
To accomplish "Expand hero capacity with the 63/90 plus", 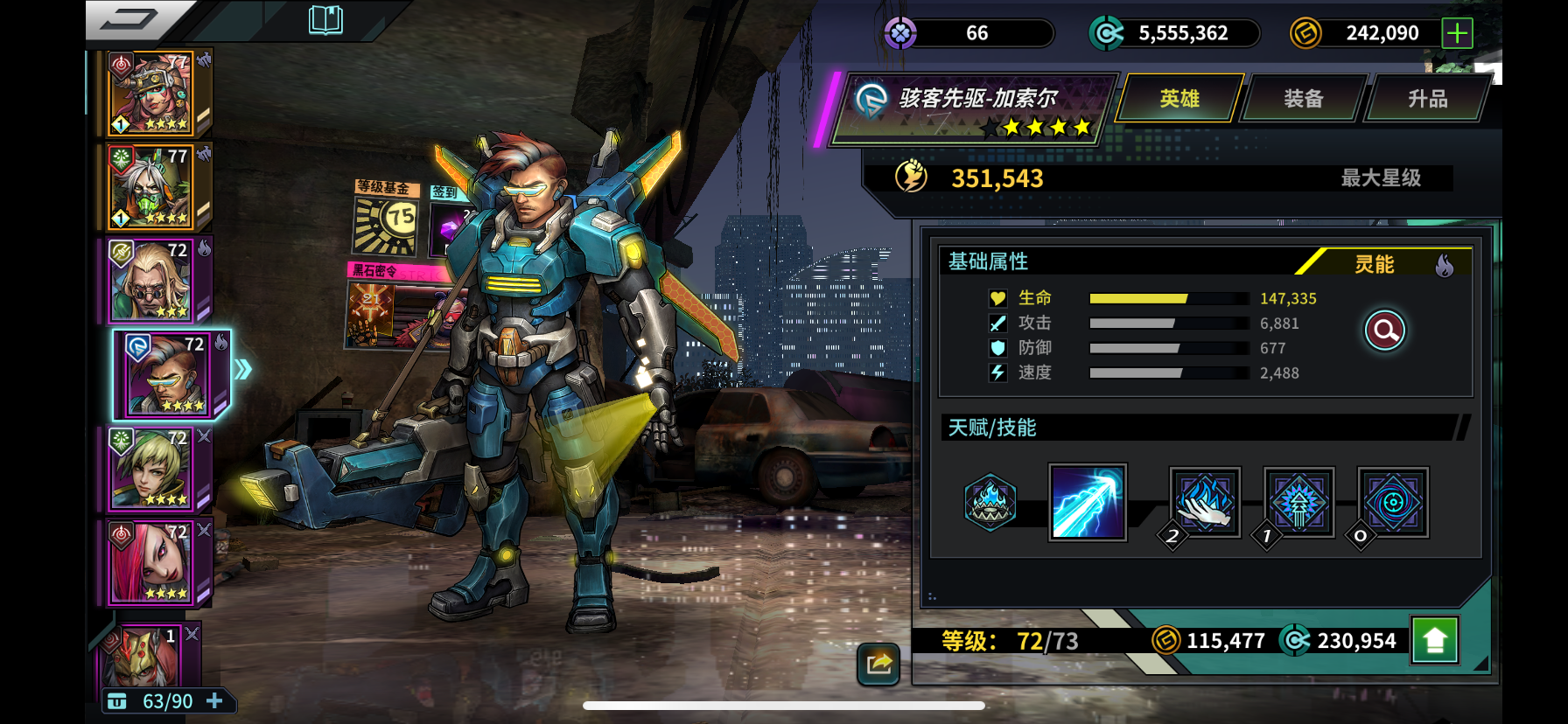I will (x=214, y=701).
